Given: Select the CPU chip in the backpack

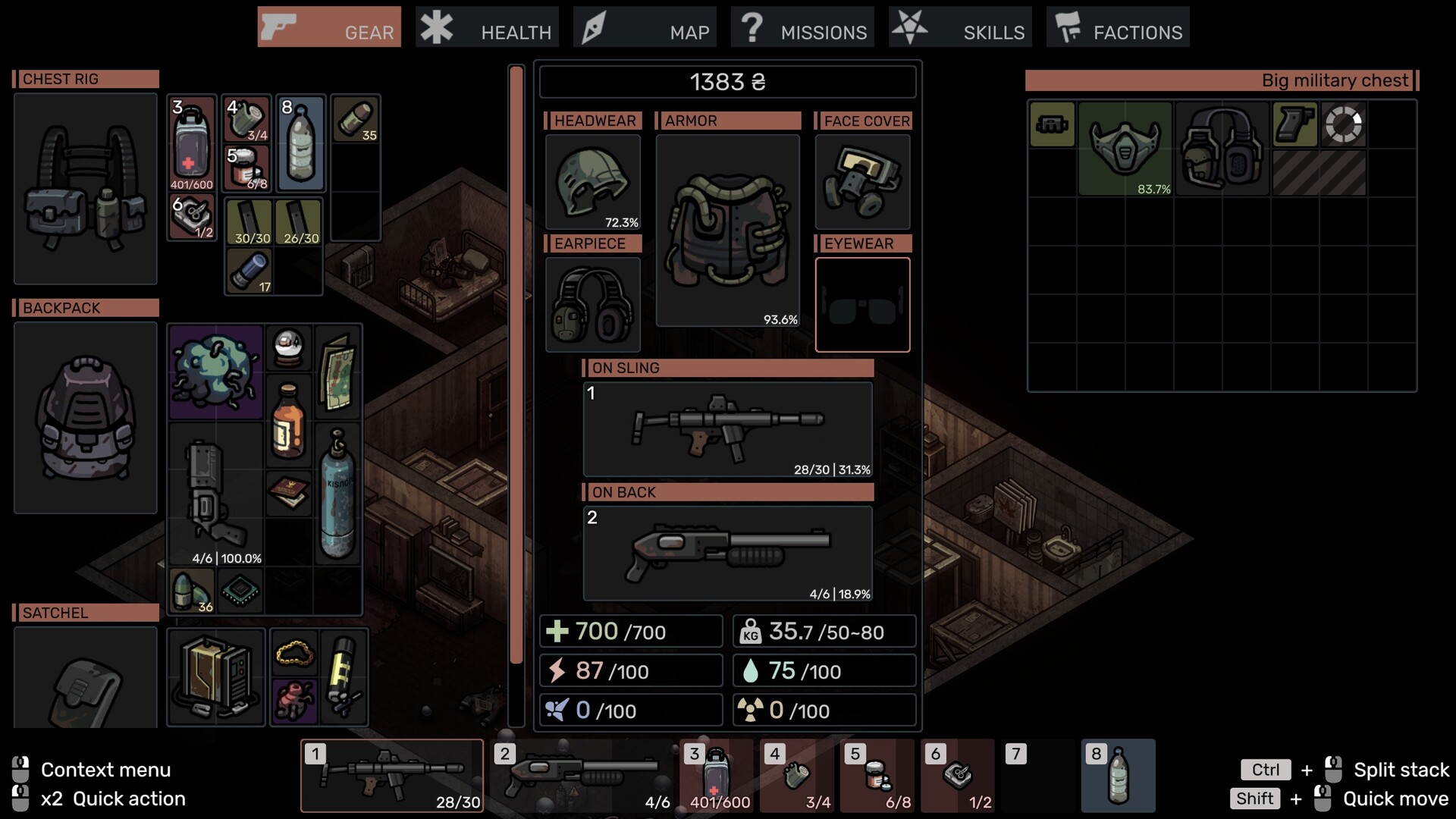Looking at the screenshot, I should tap(241, 590).
